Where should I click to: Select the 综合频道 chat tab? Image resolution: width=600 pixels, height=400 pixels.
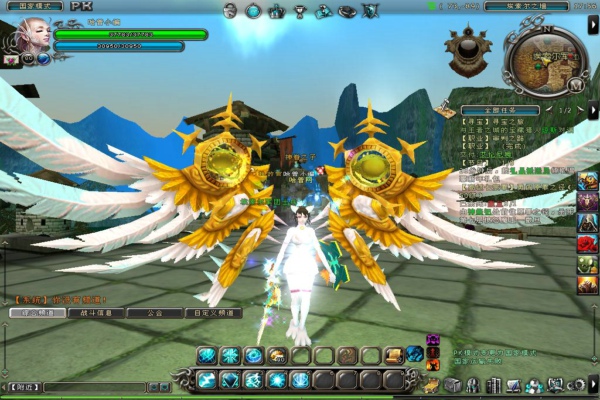click(34, 313)
